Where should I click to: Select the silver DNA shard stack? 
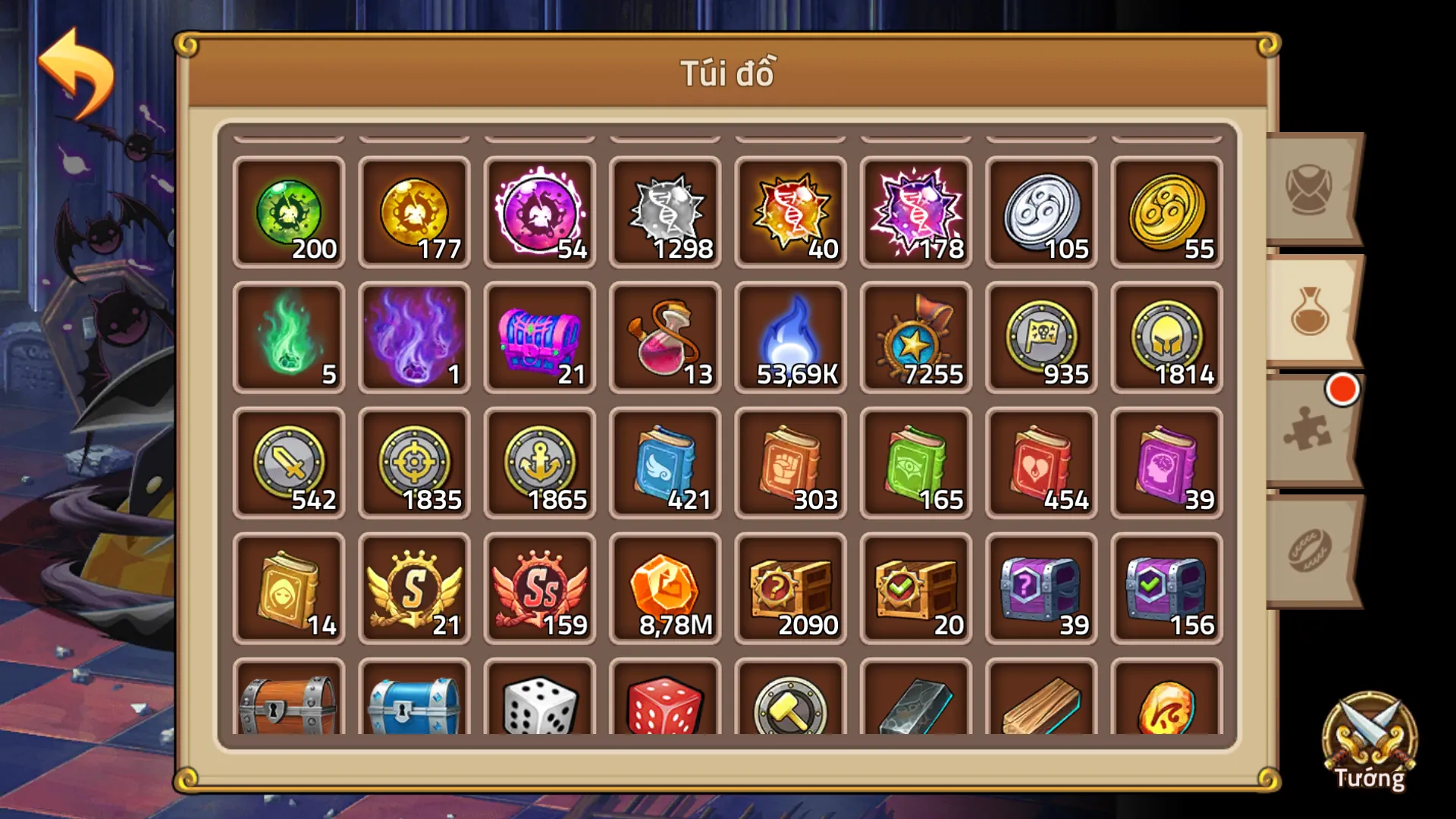point(664,212)
